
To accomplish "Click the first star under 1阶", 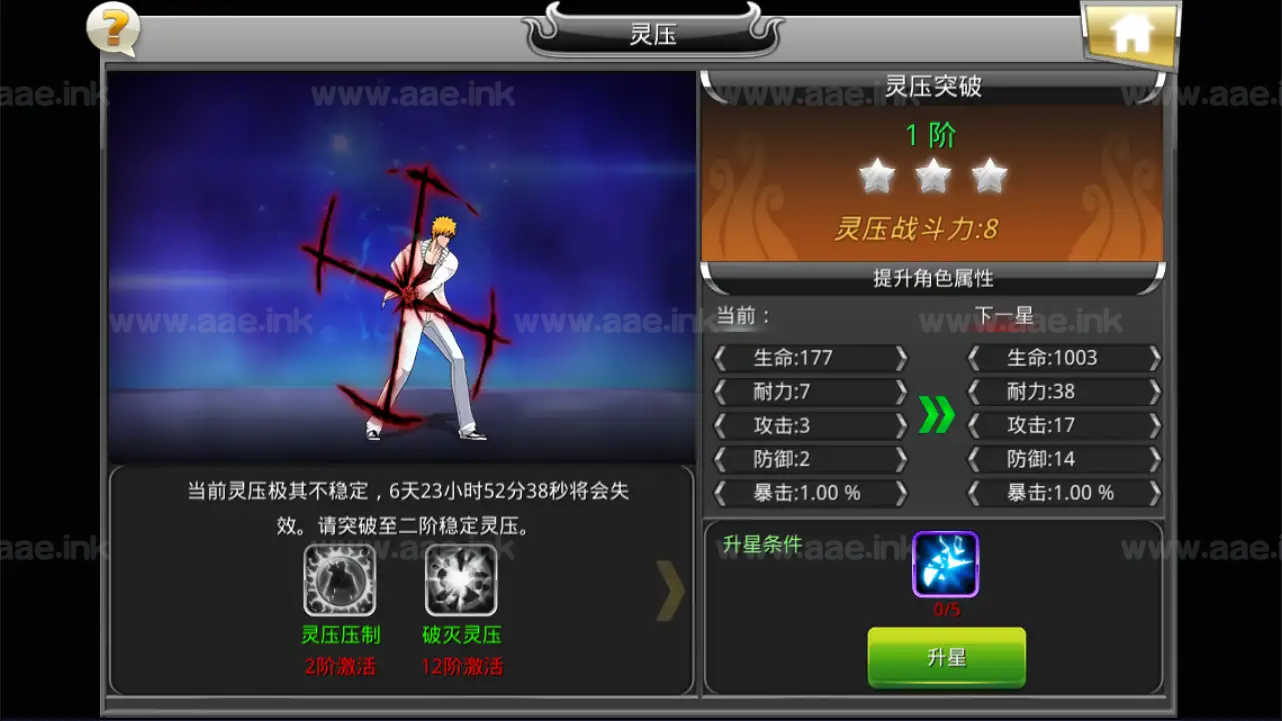I will coord(878,174).
